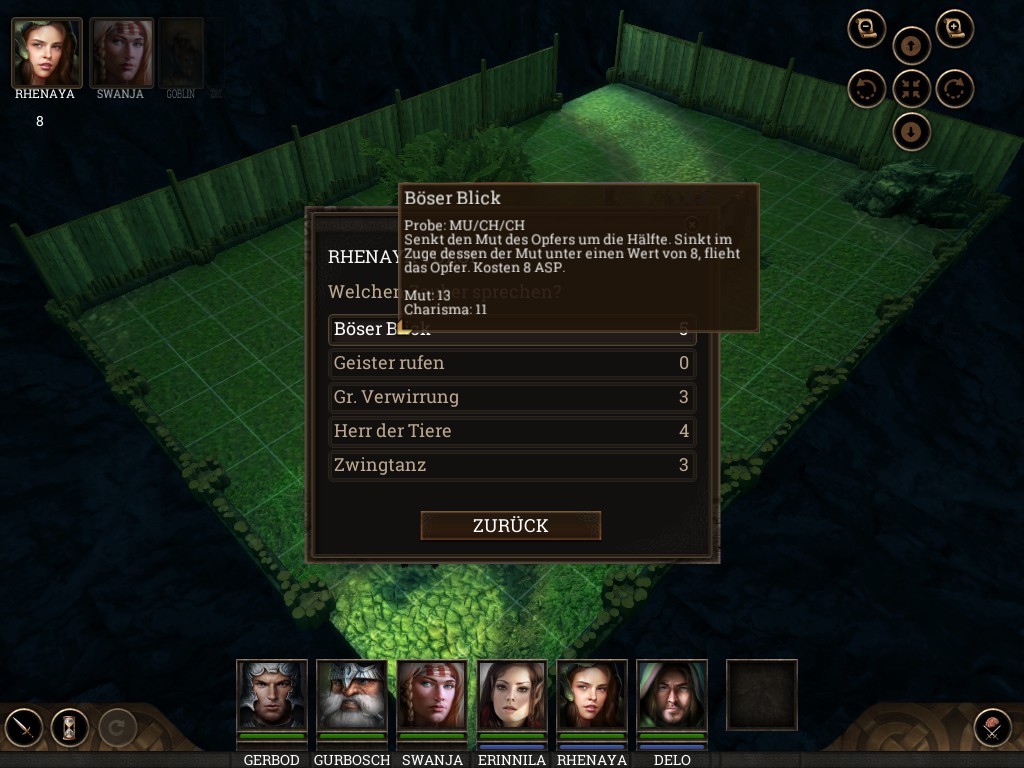
Task: Move the camera up with the arrow button
Action: 911,46
